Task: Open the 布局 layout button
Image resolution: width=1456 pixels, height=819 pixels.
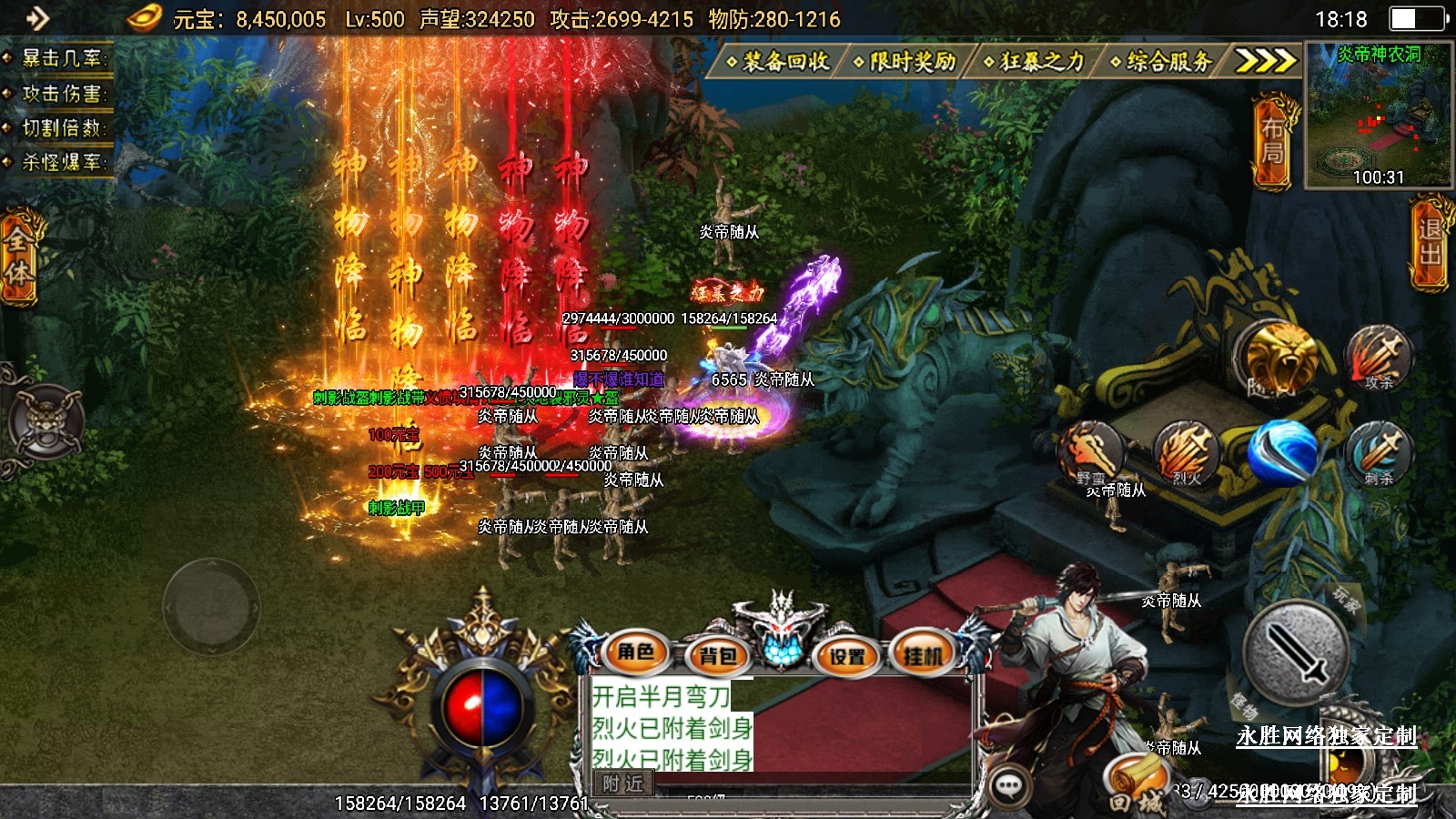Action: pyautogui.click(x=1272, y=141)
